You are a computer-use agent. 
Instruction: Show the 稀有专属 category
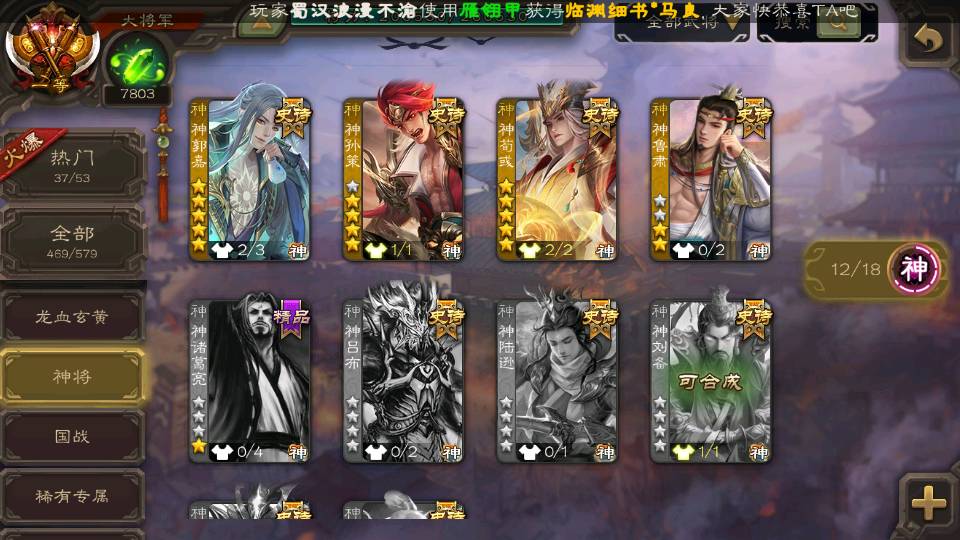coord(72,496)
